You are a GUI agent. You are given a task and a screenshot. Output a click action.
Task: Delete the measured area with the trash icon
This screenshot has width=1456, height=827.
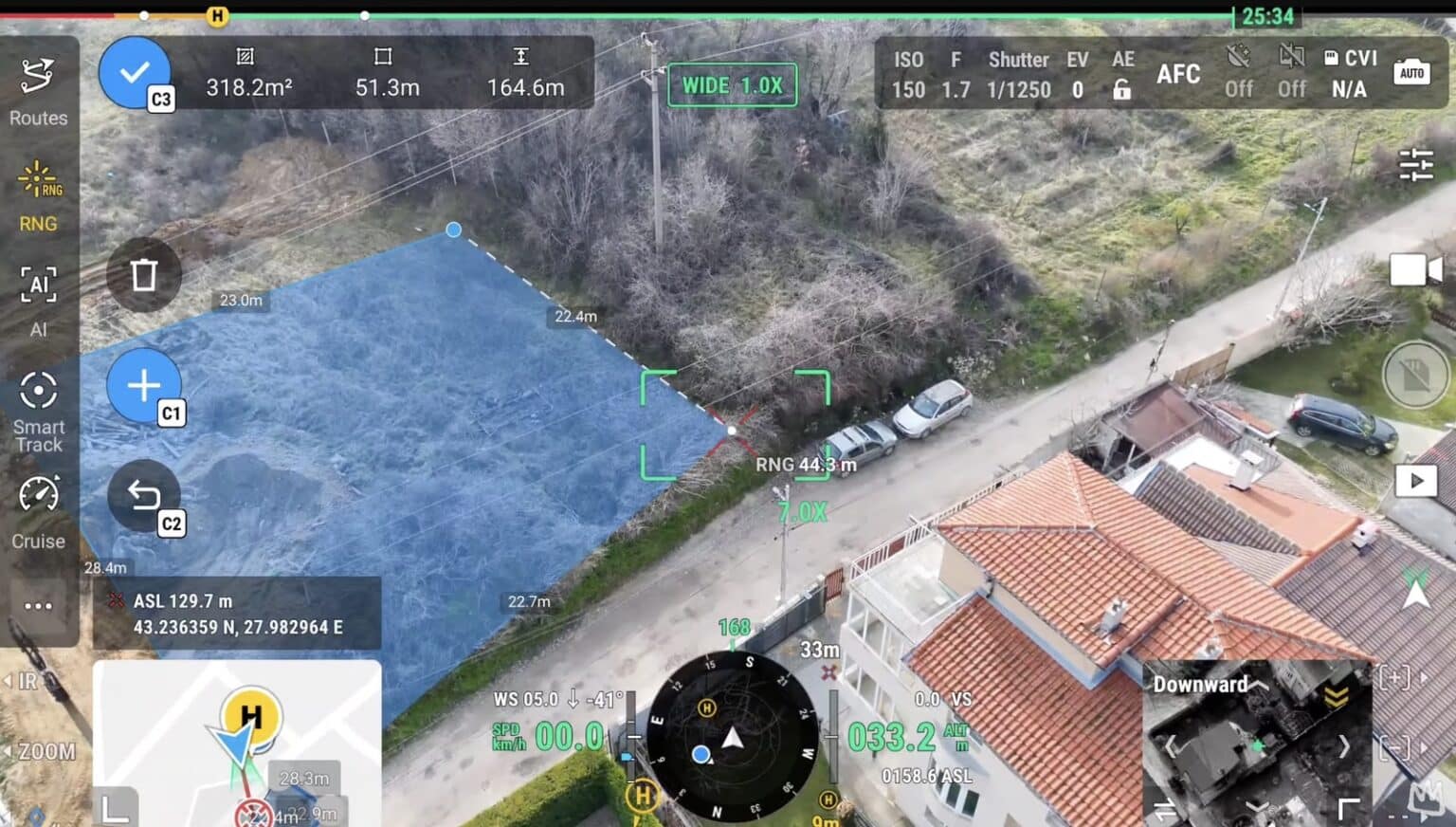(x=144, y=274)
